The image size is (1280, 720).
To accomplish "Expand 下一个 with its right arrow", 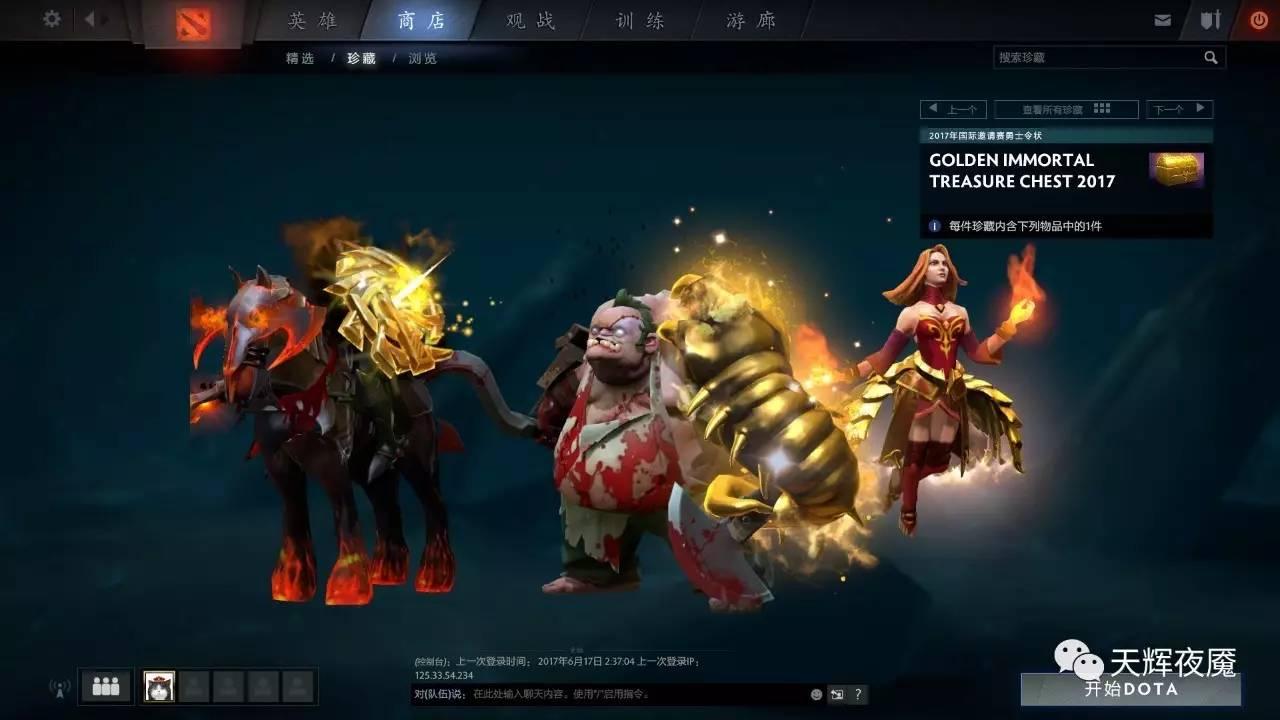I will (x=1201, y=108).
